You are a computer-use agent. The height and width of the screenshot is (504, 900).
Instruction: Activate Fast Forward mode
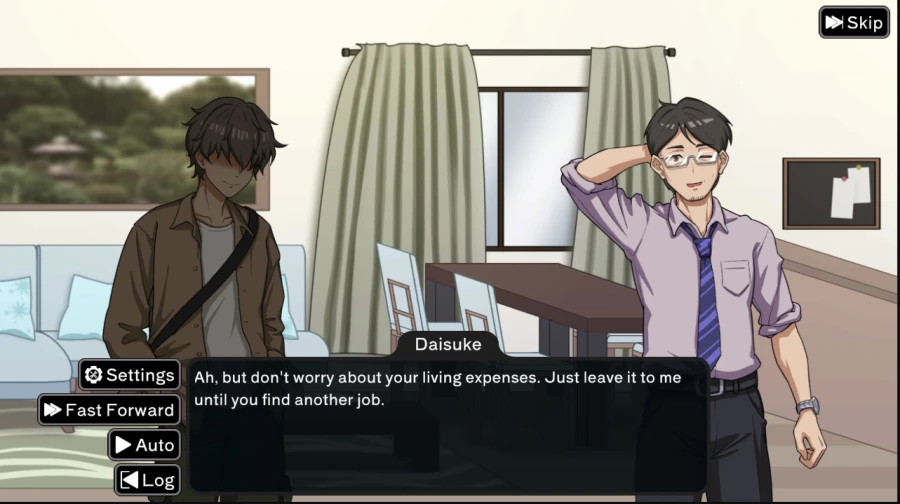pos(109,410)
